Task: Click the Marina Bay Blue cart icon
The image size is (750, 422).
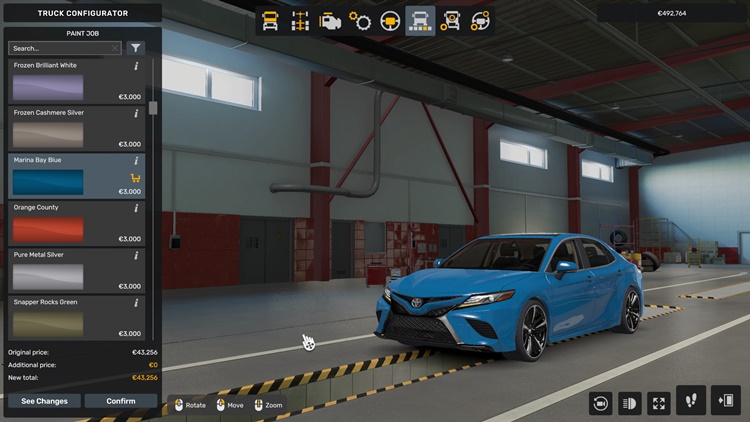Action: 136,178
